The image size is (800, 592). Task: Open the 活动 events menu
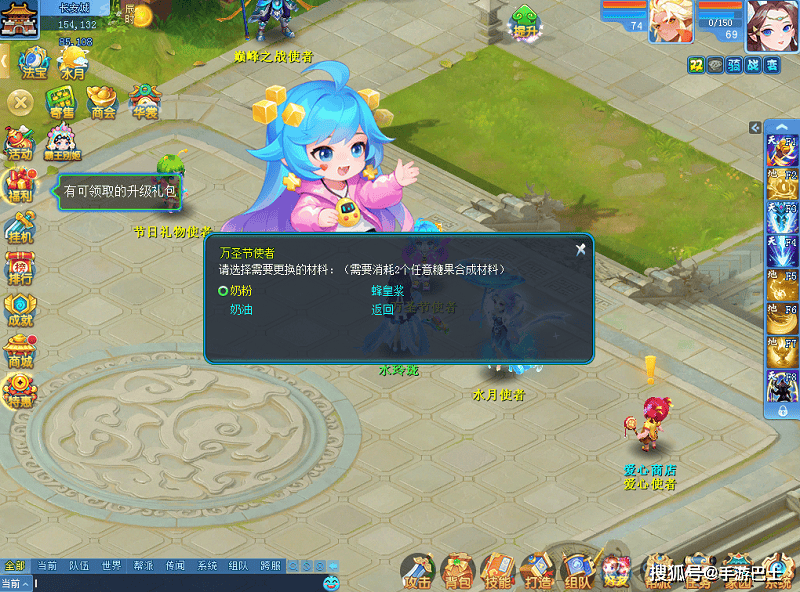(x=19, y=143)
